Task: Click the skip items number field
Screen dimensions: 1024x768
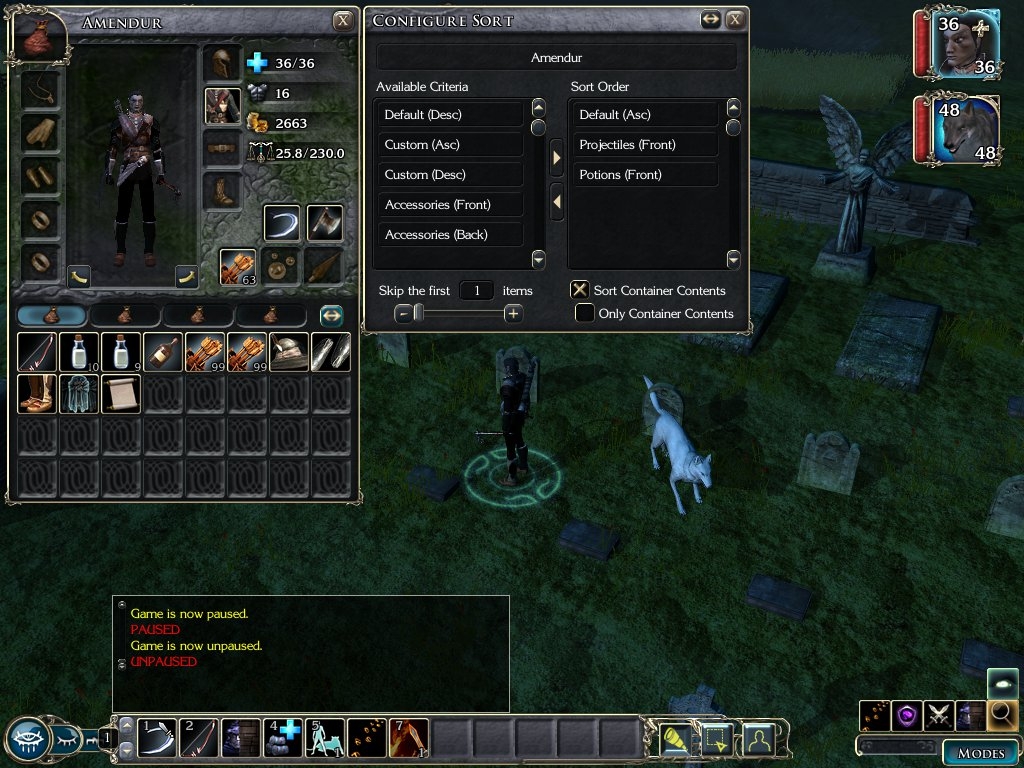Action: click(477, 291)
